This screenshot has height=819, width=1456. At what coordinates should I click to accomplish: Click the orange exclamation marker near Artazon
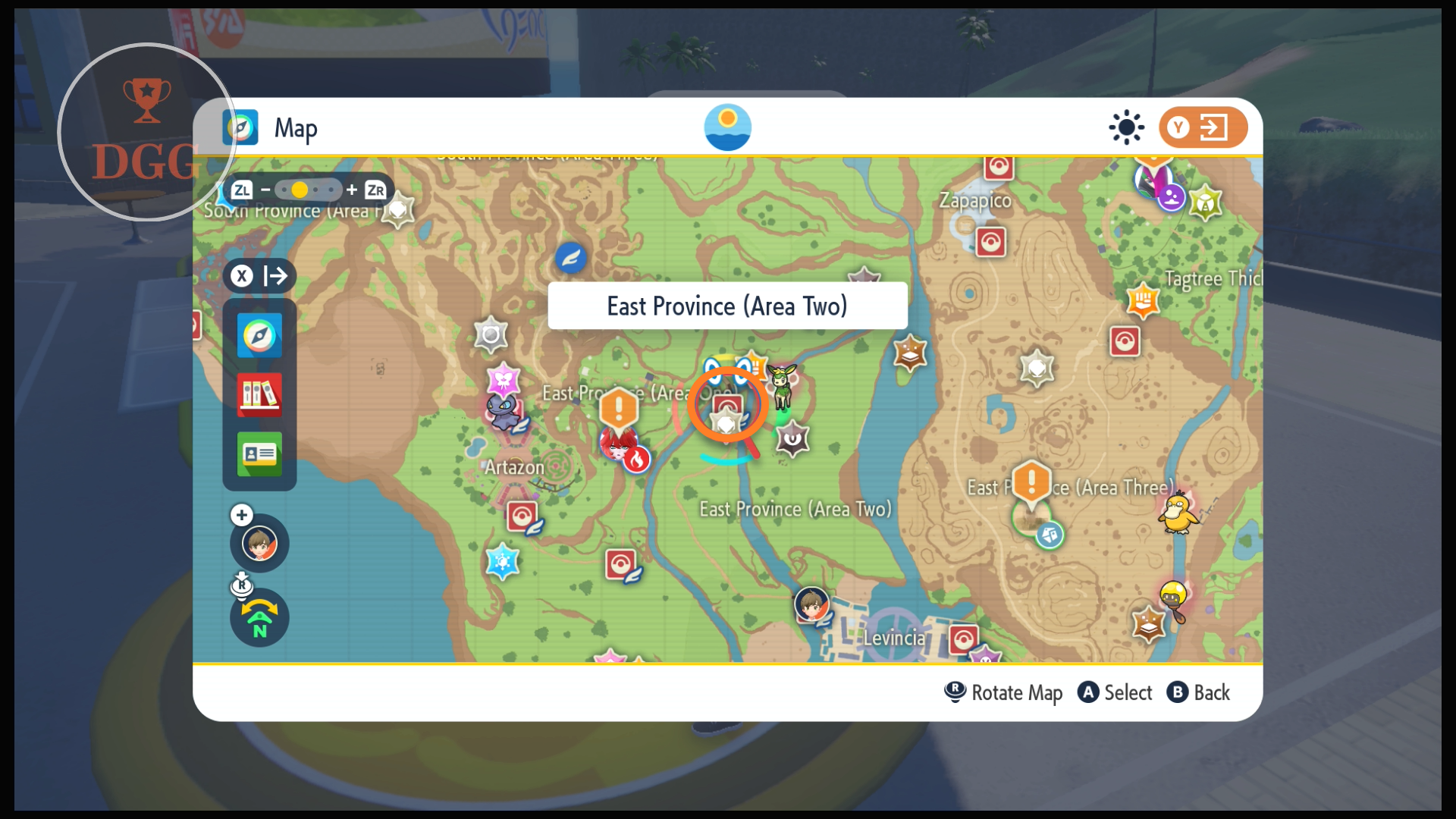tap(619, 409)
